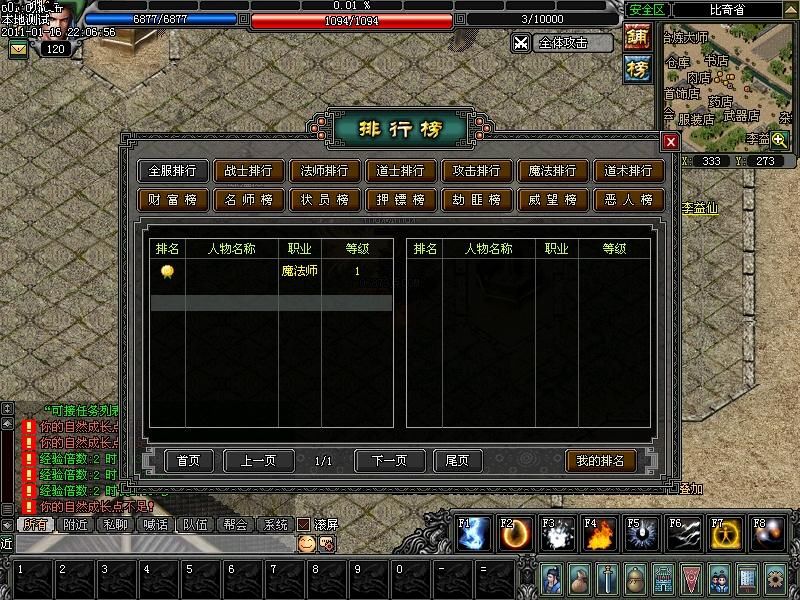The width and height of the screenshot is (800, 600).
Task: Open the chat emoticon smiley picker
Action: [x=306, y=543]
